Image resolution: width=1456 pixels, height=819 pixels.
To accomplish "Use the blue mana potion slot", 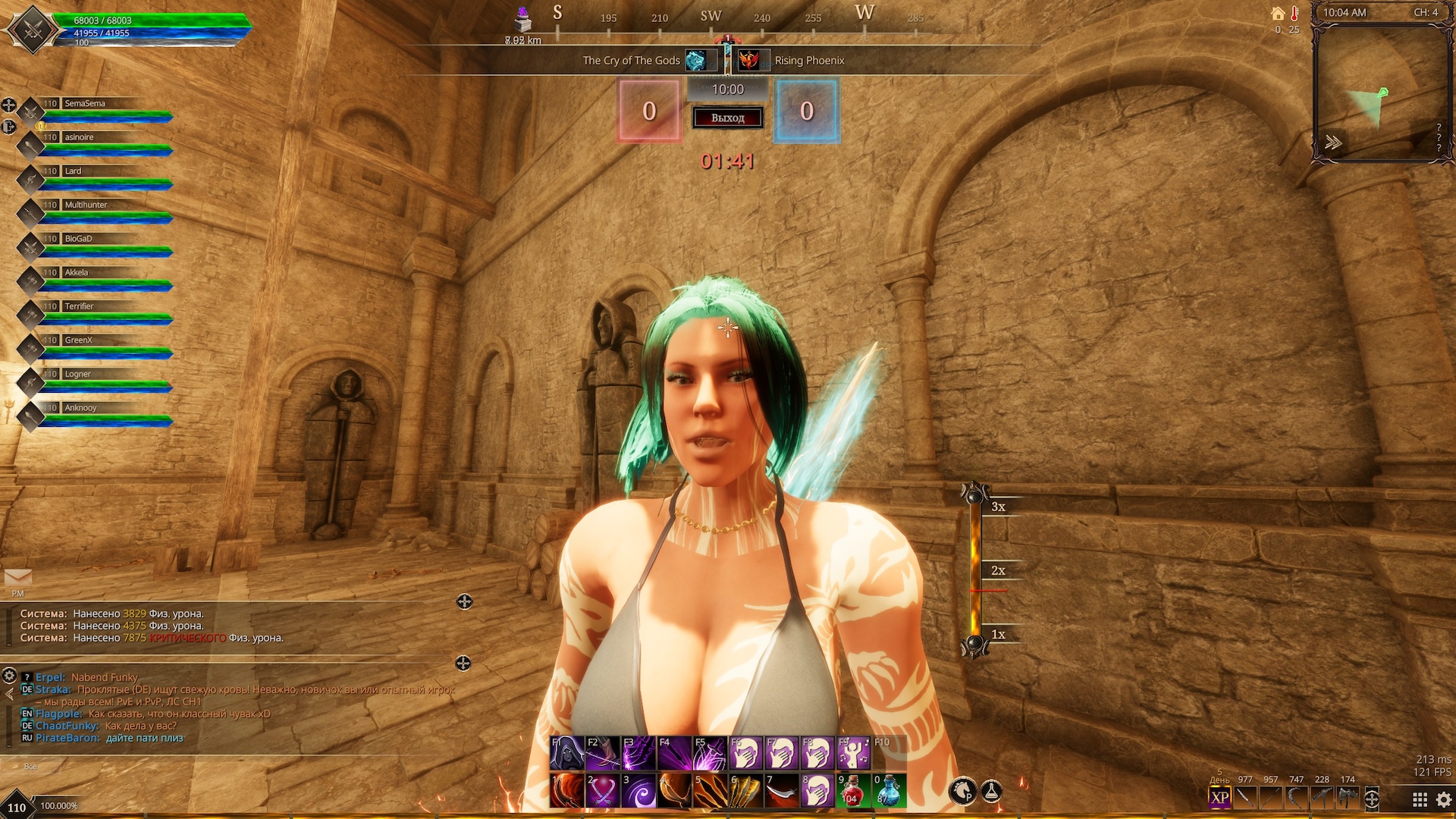I will (888, 791).
